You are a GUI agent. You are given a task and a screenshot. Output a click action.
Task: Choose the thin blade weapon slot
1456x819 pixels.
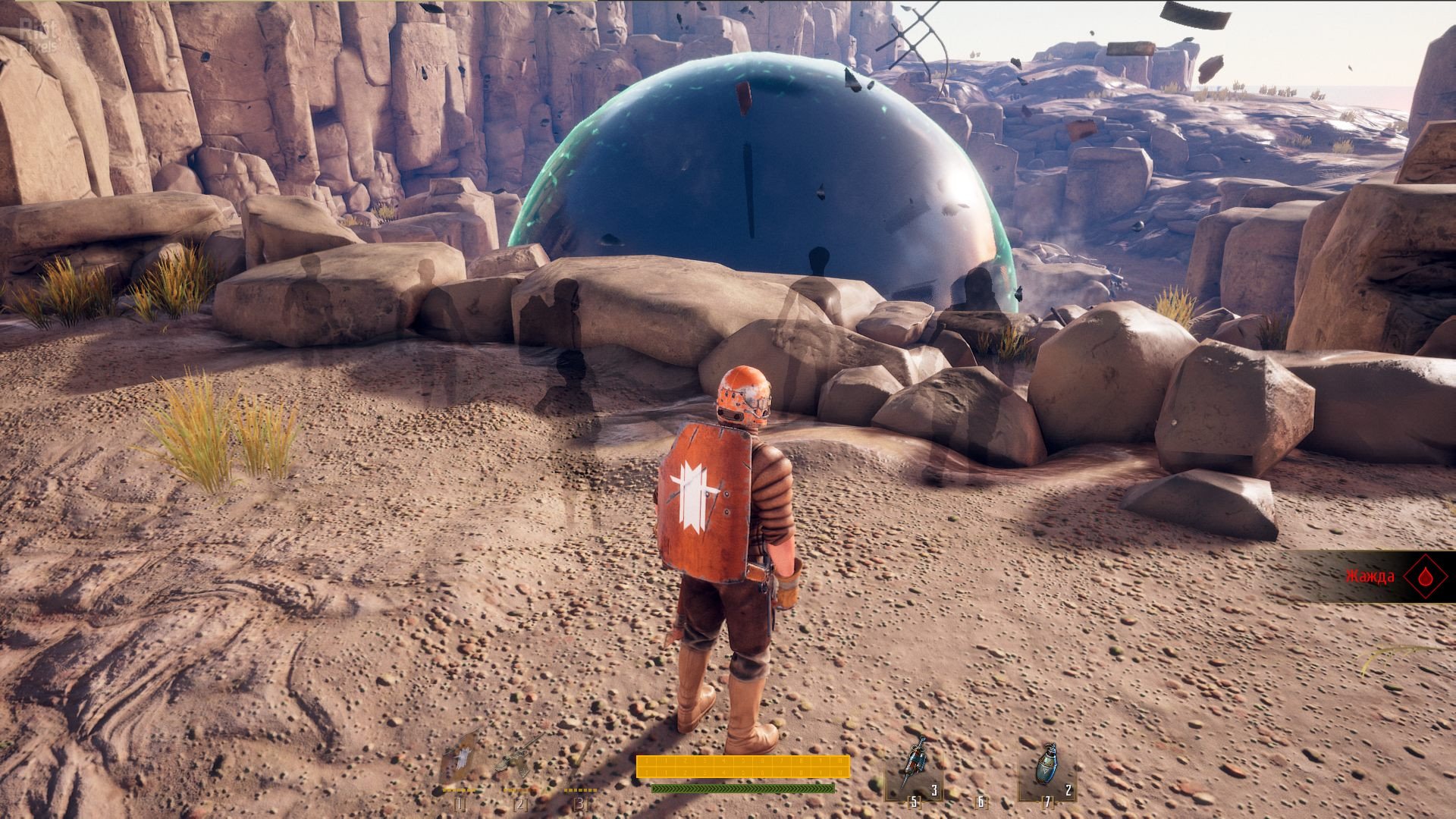click(582, 755)
